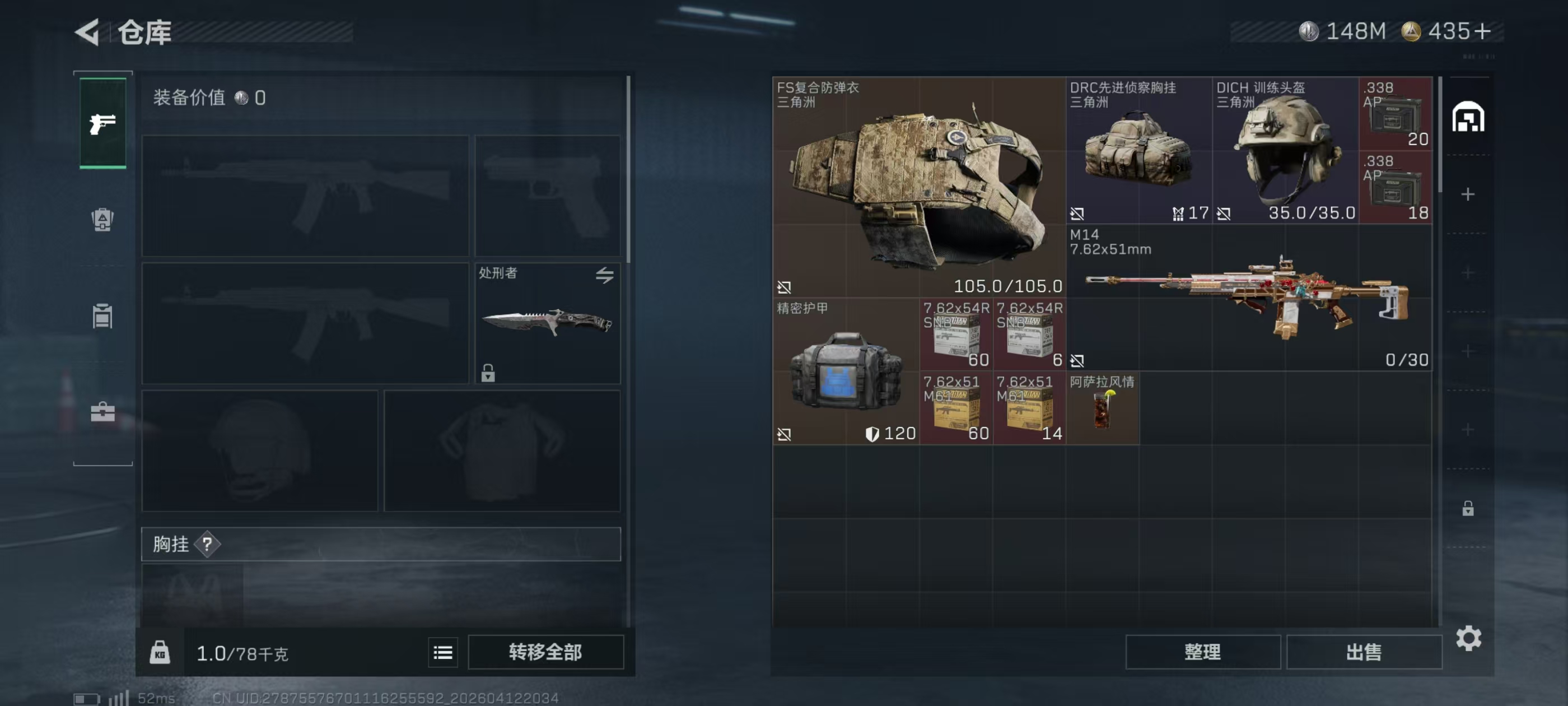Select the .338 AP ammo stack of 20
Image resolution: width=1568 pixels, height=706 pixels.
point(1395,113)
